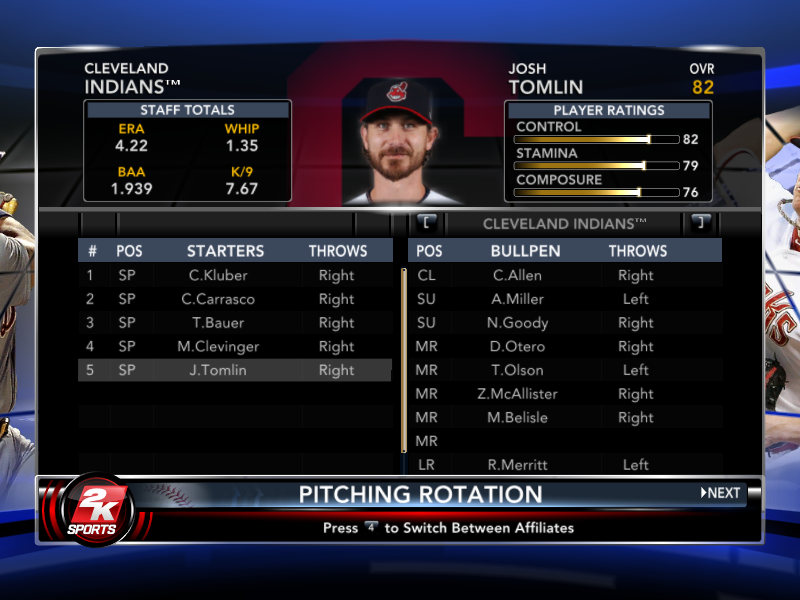
Task: Choose T.Olson in the bullpen
Action: tap(518, 370)
